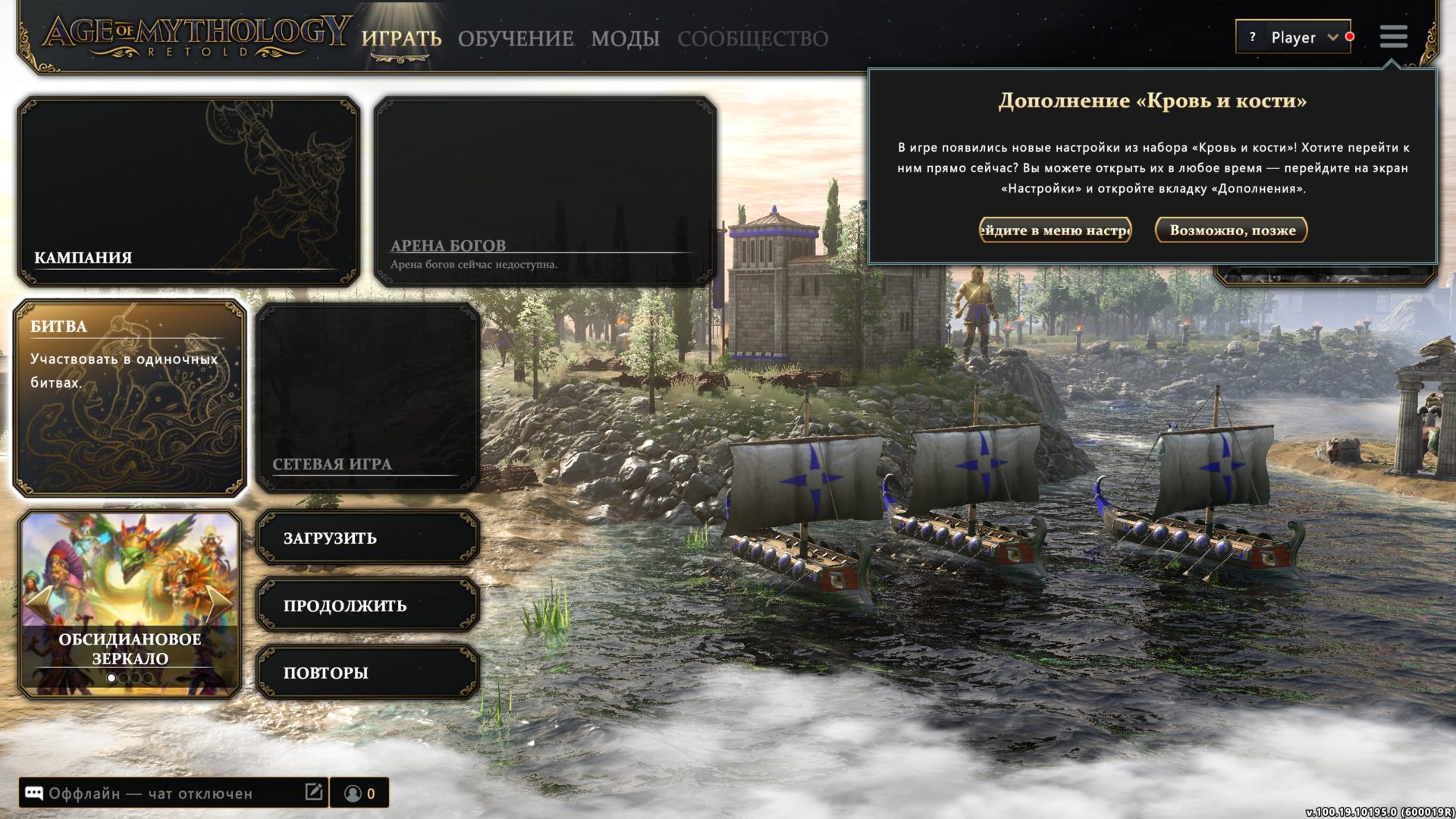This screenshot has height=819, width=1456.
Task: Click the question mark help icon
Action: pyautogui.click(x=1253, y=37)
